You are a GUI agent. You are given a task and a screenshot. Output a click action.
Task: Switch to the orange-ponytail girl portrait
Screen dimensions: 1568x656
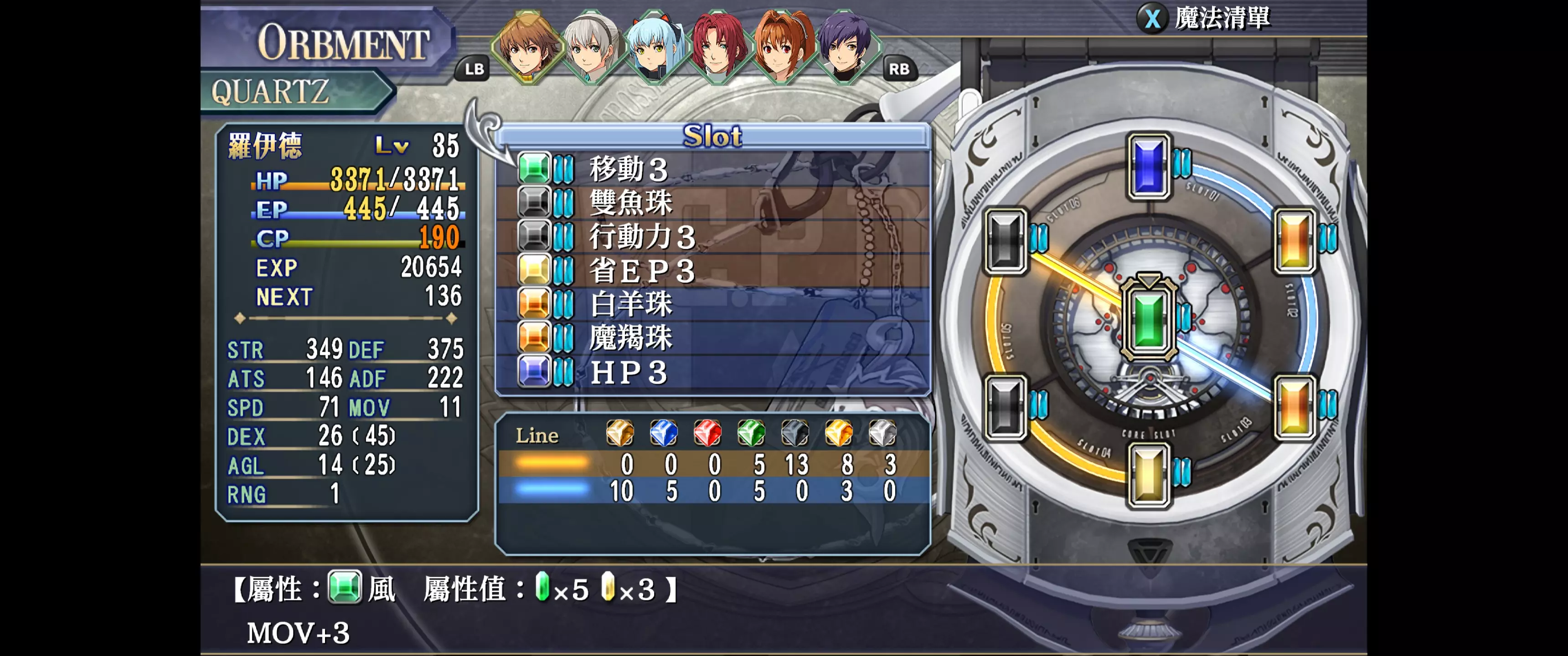781,47
